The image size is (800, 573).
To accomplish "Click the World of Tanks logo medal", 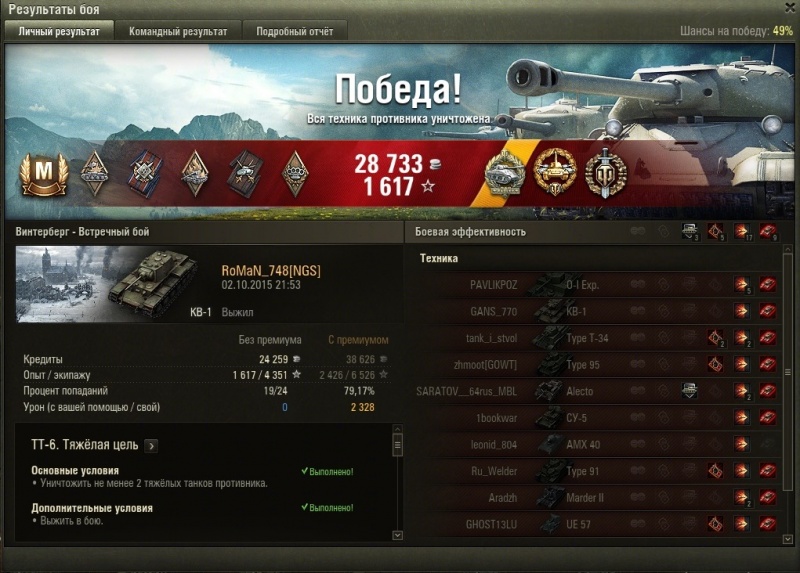I will 604,174.
